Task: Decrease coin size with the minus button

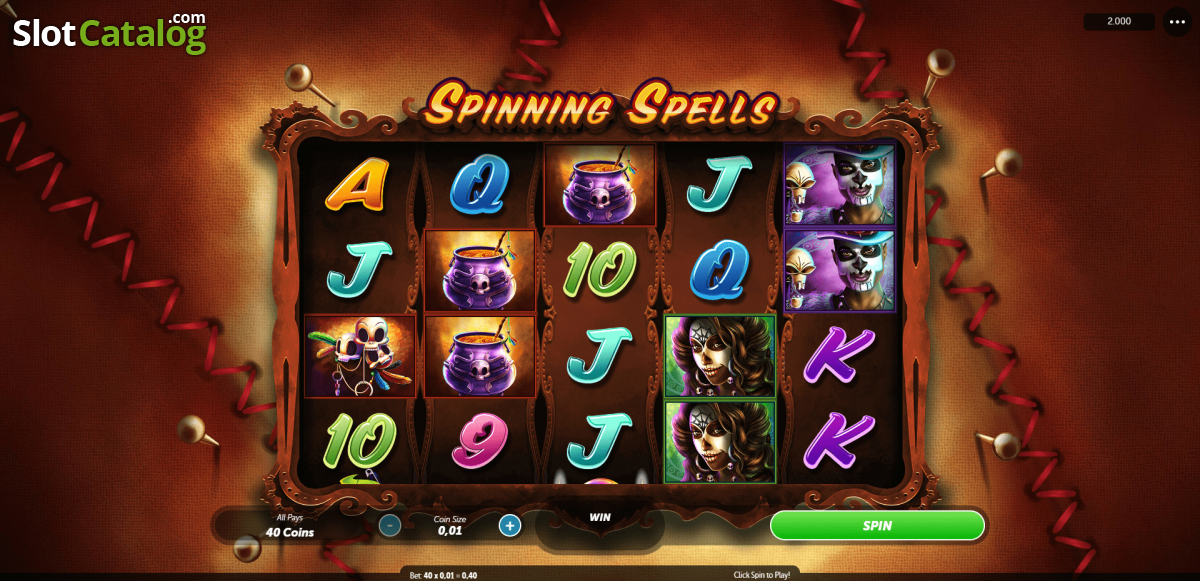Action: (x=390, y=525)
